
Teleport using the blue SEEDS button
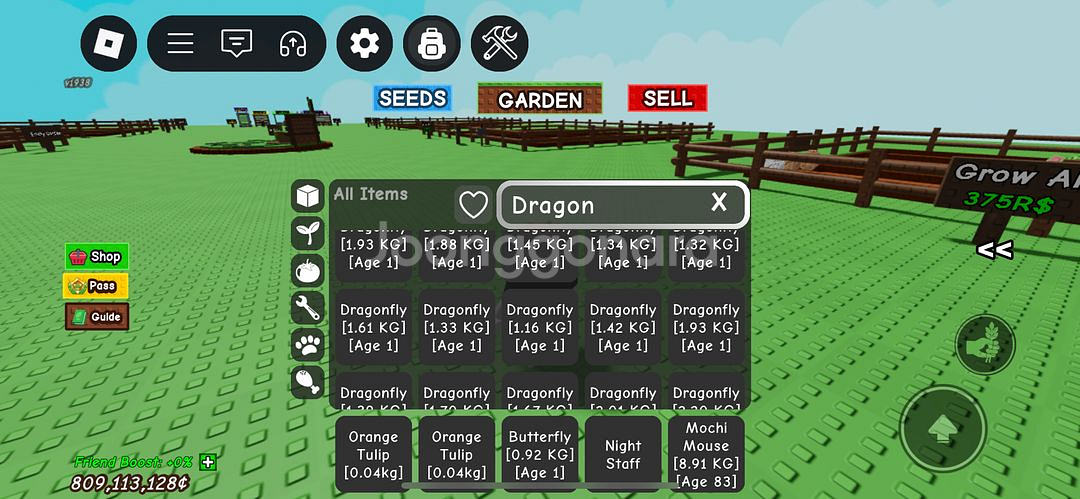[412, 98]
